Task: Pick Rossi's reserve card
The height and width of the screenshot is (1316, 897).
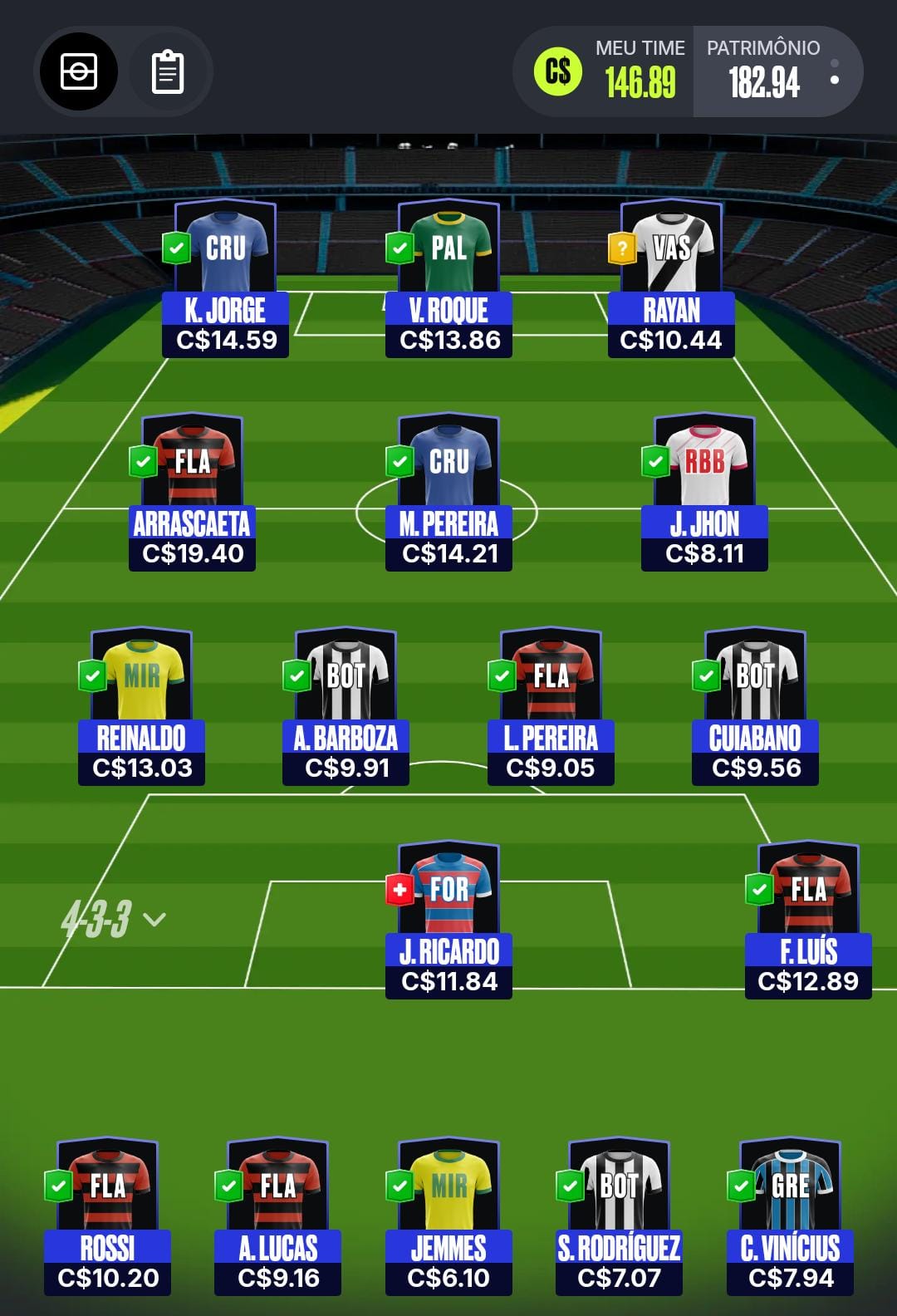Action: 108,1217
